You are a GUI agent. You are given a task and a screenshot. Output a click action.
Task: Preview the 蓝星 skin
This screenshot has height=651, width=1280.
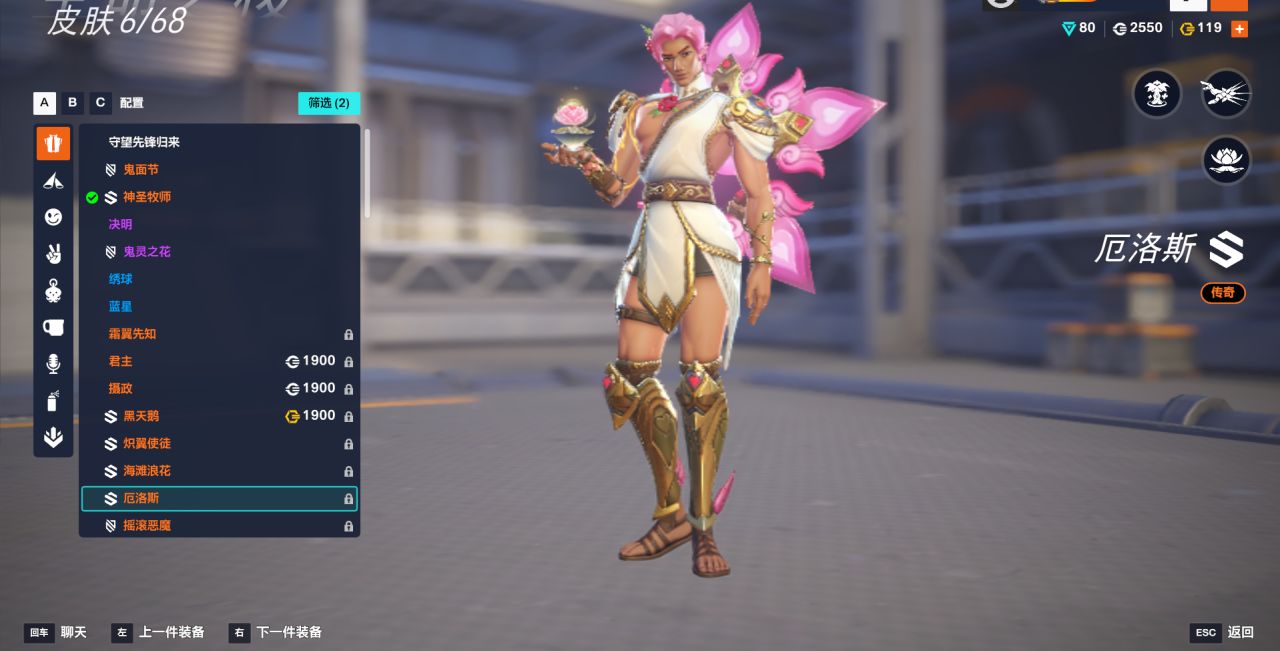[121, 306]
